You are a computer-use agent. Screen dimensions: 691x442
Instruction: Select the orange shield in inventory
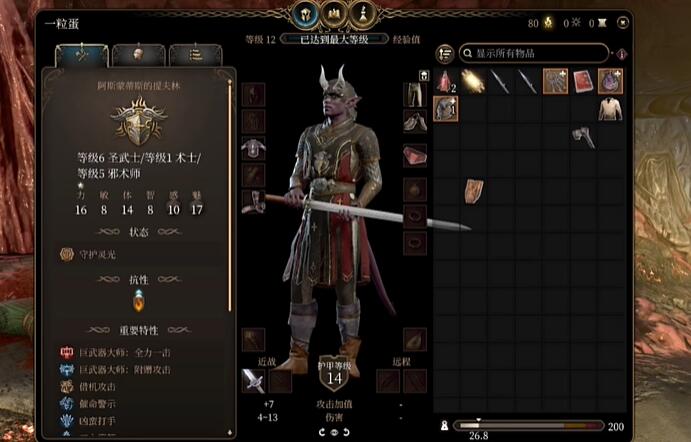pos(474,191)
